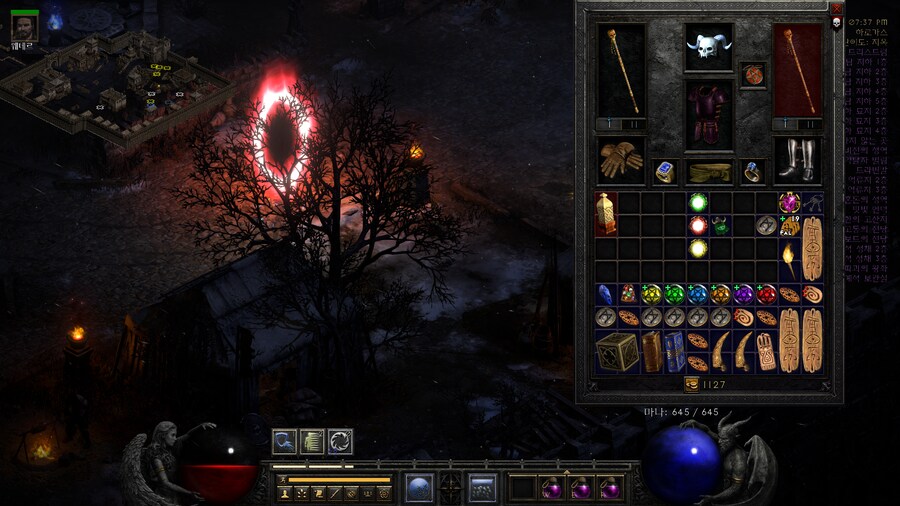This screenshot has height=506, width=900.
Task: Use the first purple potion in belt
Action: point(552,488)
